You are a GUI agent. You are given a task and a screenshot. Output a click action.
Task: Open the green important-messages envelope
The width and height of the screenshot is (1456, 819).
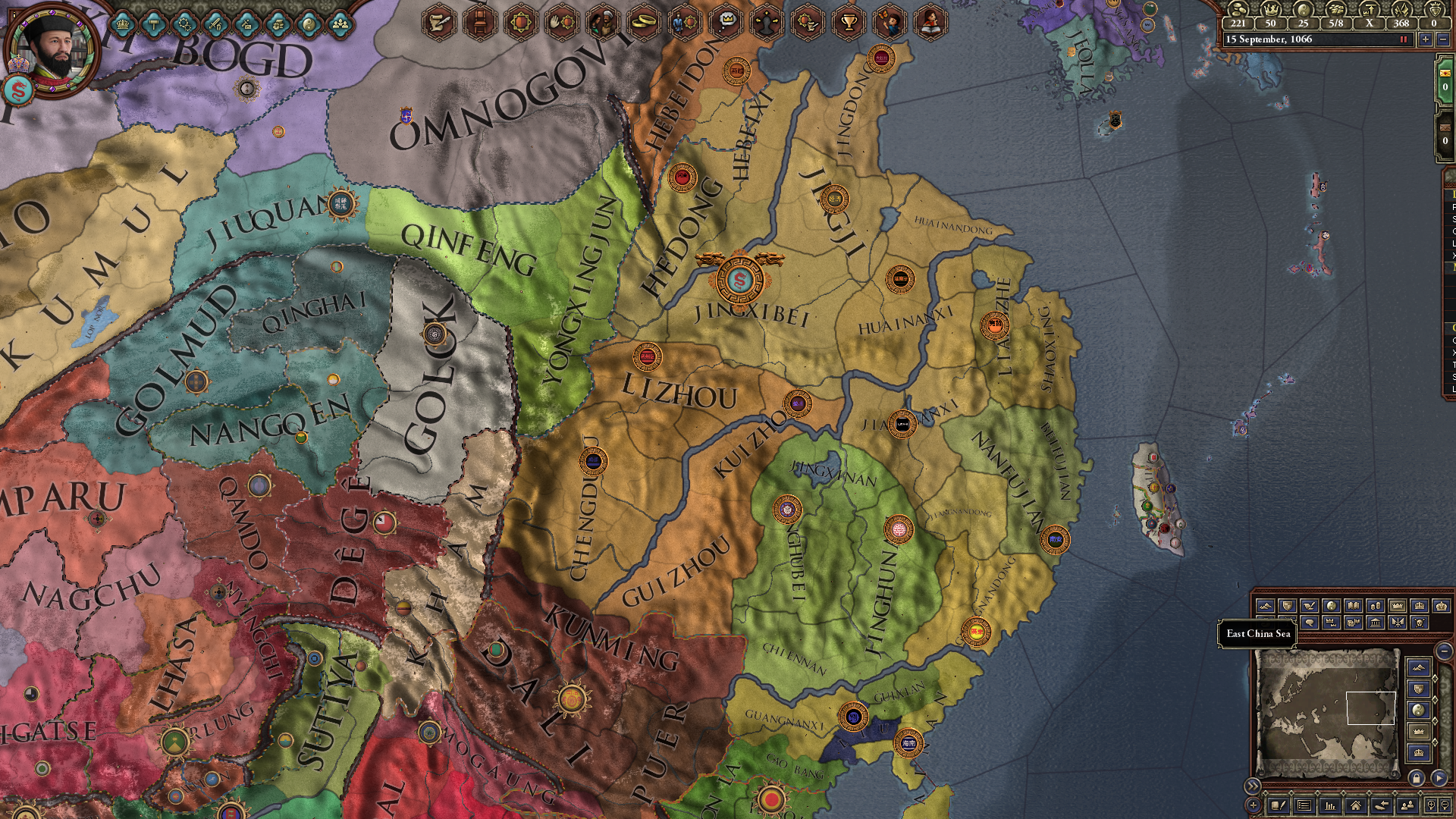click(x=1445, y=76)
